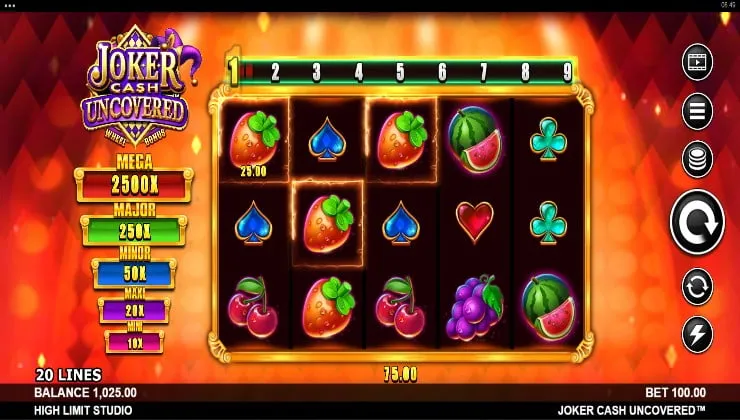Screen dimensions: 740x420
Task: Spin the reels with the large circular arrow
Action: 697,221
